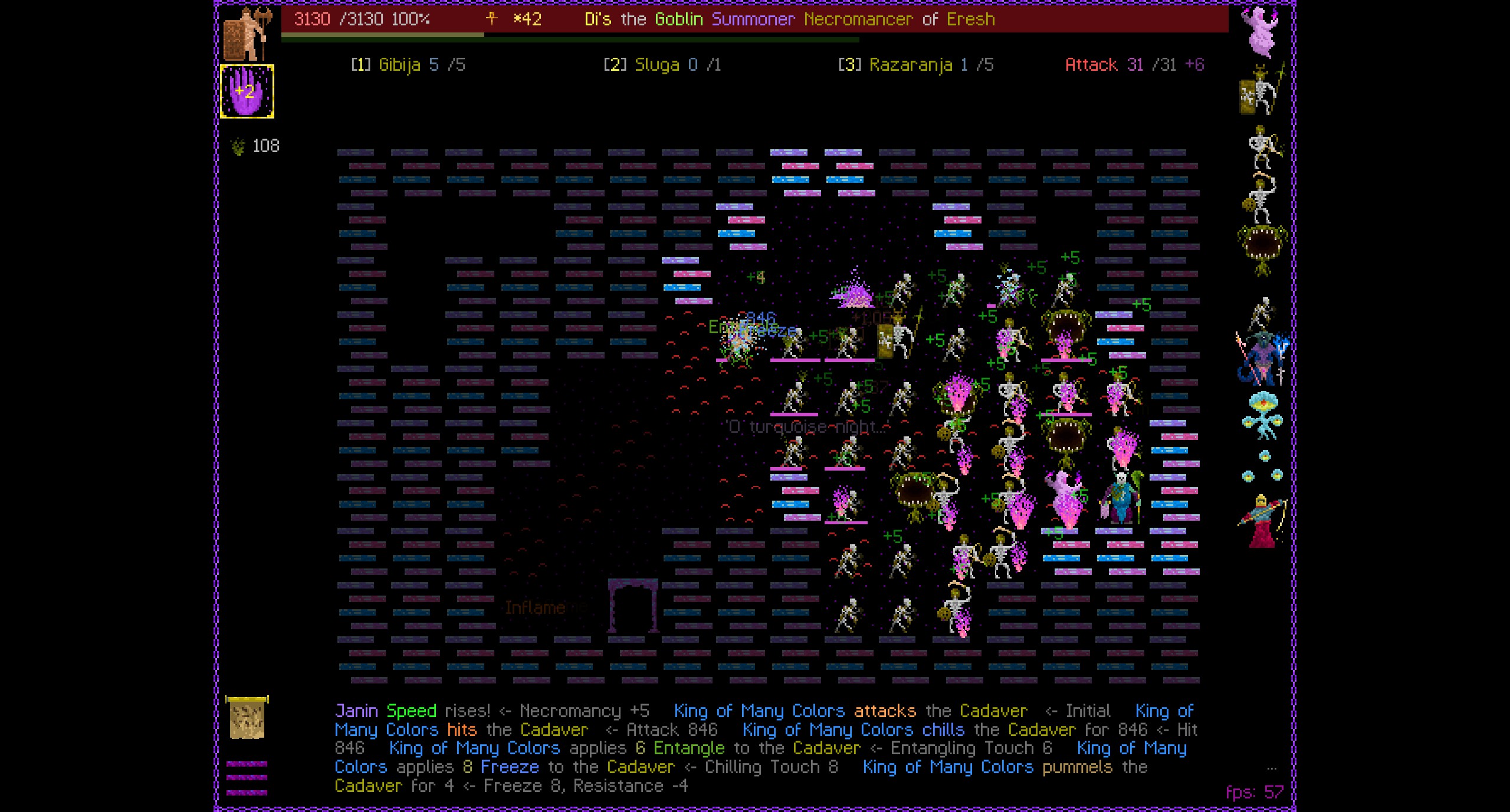This screenshot has height=812, width=1510.
Task: Select the [2] Sluga summon slot
Action: 661,65
